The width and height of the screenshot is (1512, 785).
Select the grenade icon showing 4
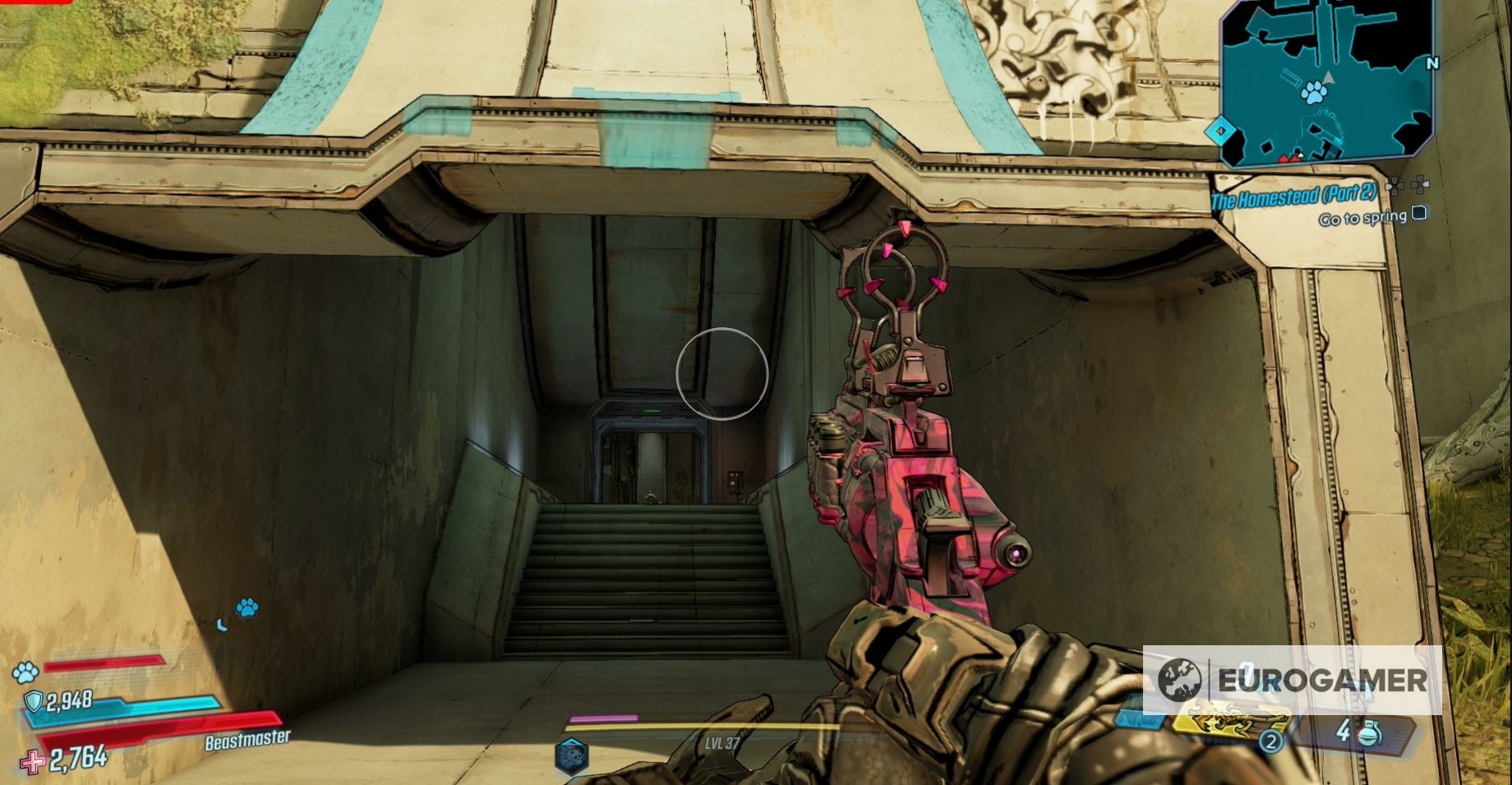click(x=1371, y=736)
